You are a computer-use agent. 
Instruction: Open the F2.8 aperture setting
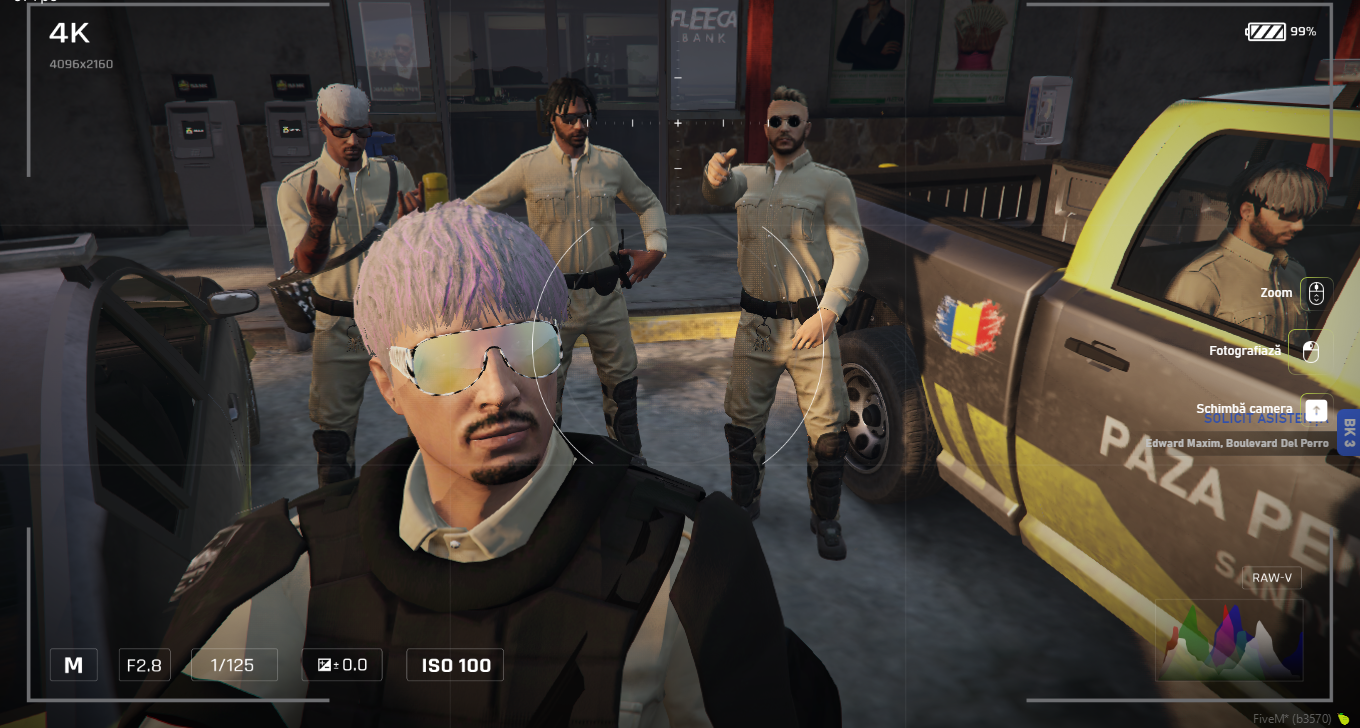(145, 665)
